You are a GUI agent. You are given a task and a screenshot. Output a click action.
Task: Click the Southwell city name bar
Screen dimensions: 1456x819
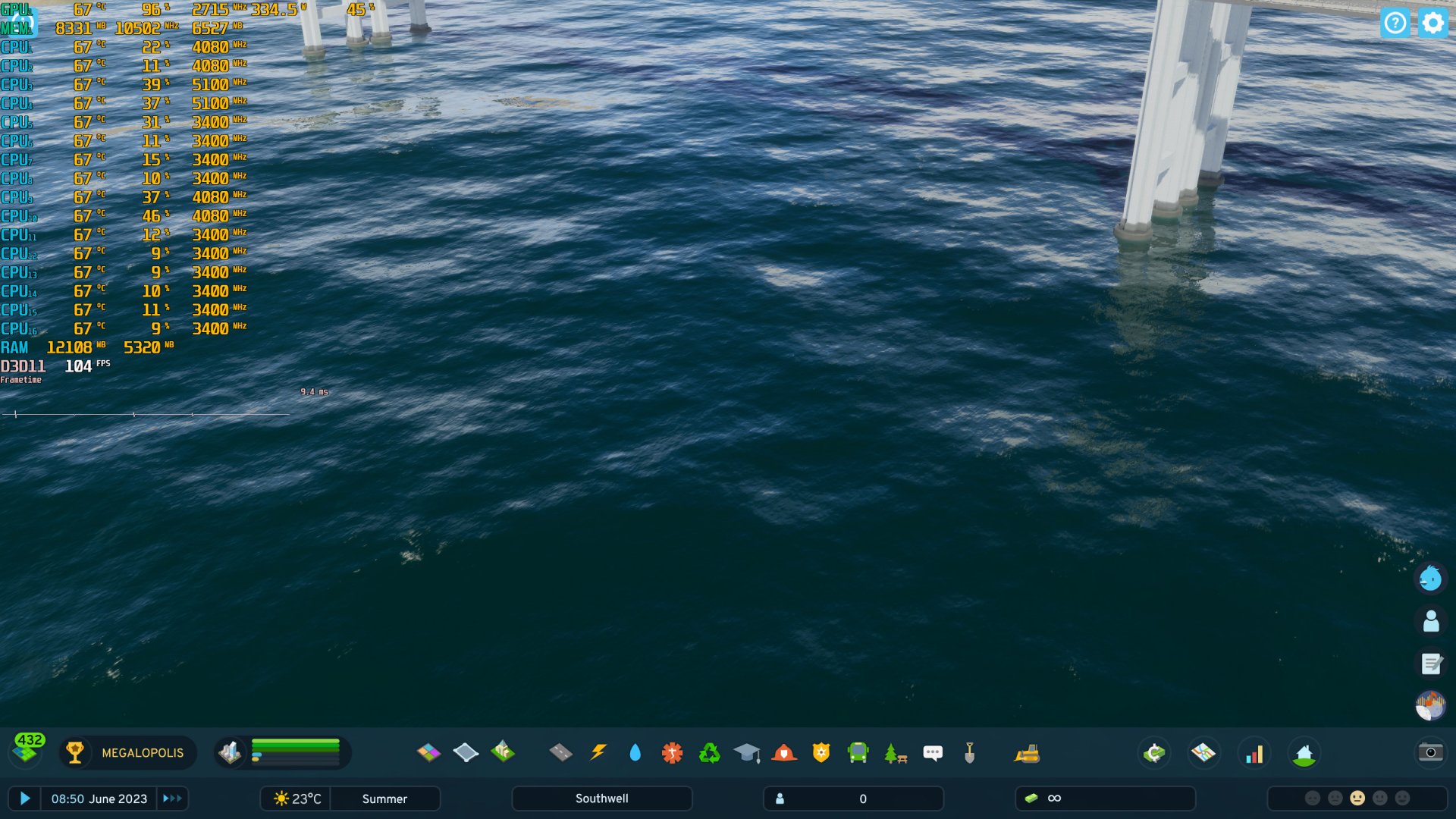(601, 798)
